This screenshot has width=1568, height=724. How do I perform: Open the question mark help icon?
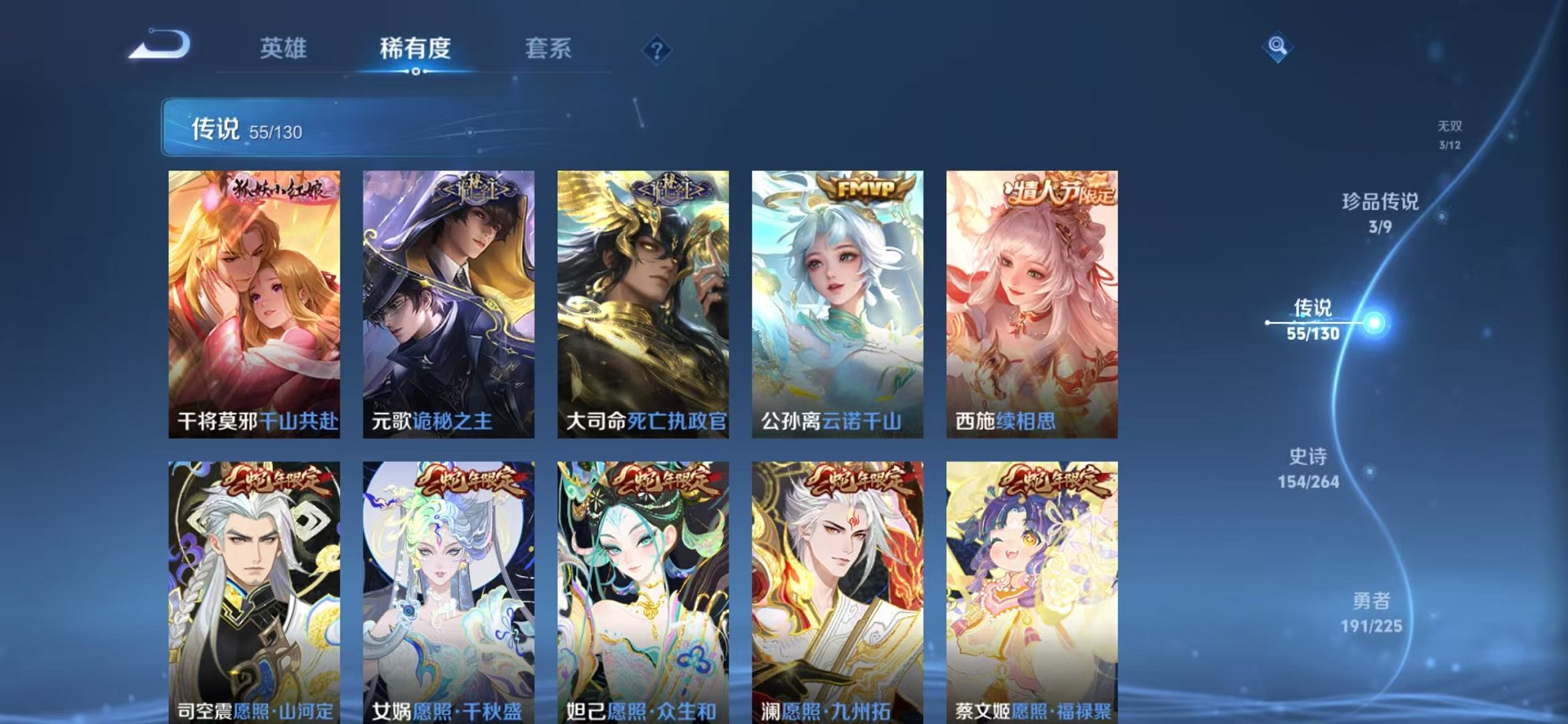pyautogui.click(x=656, y=50)
